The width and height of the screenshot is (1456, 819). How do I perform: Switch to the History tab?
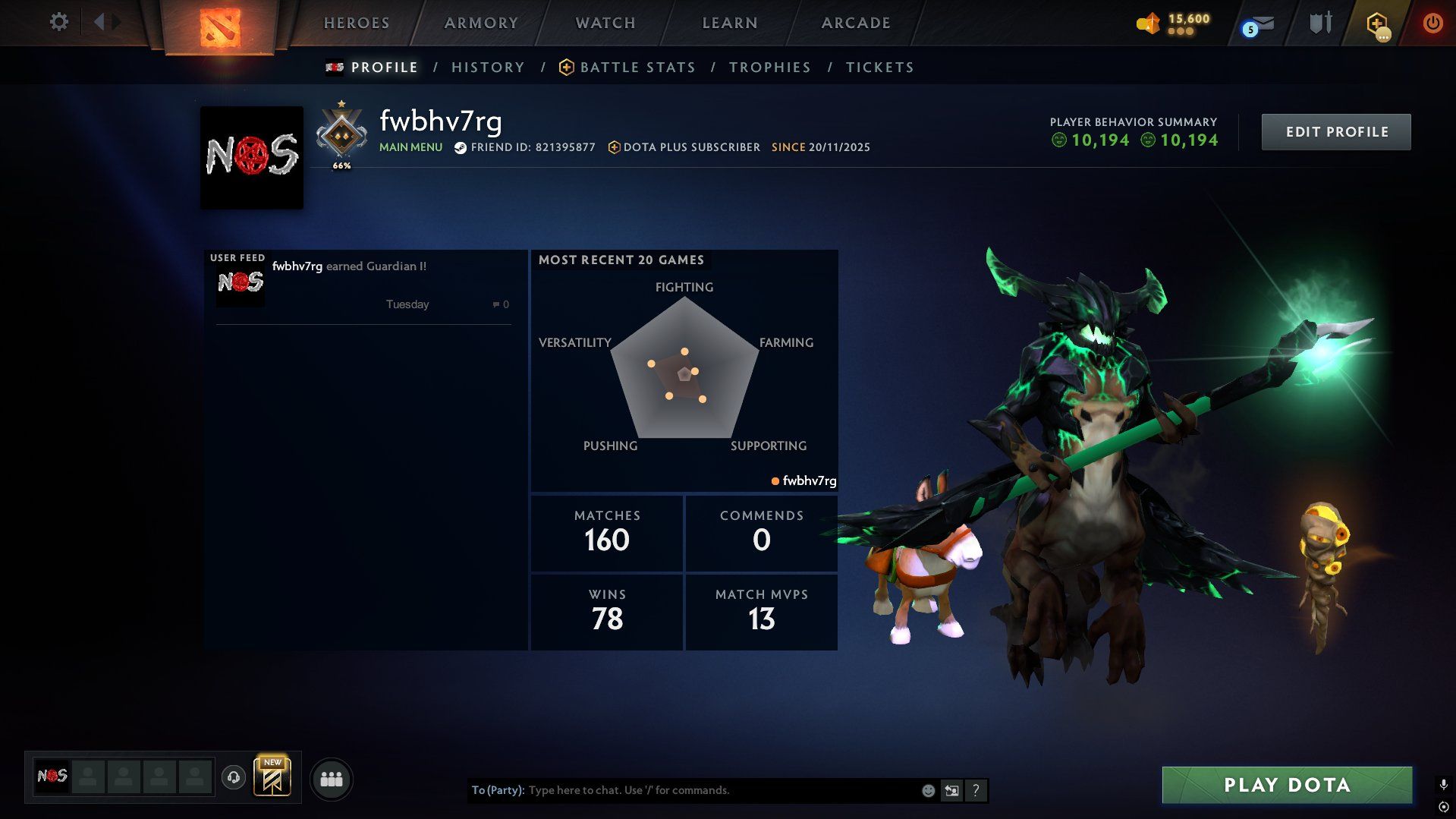pyautogui.click(x=488, y=68)
